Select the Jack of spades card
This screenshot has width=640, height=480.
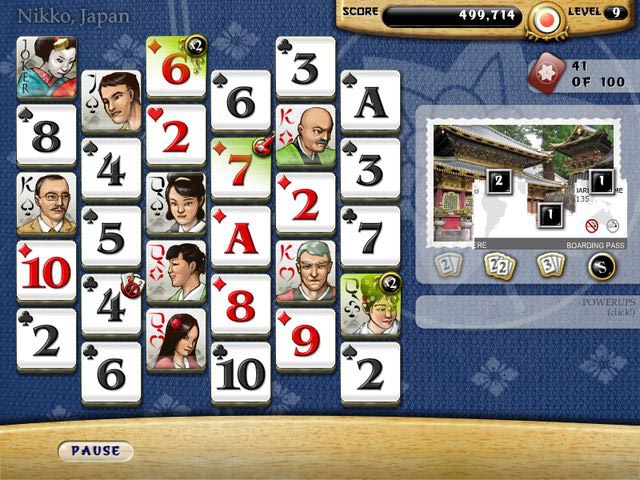(111, 101)
